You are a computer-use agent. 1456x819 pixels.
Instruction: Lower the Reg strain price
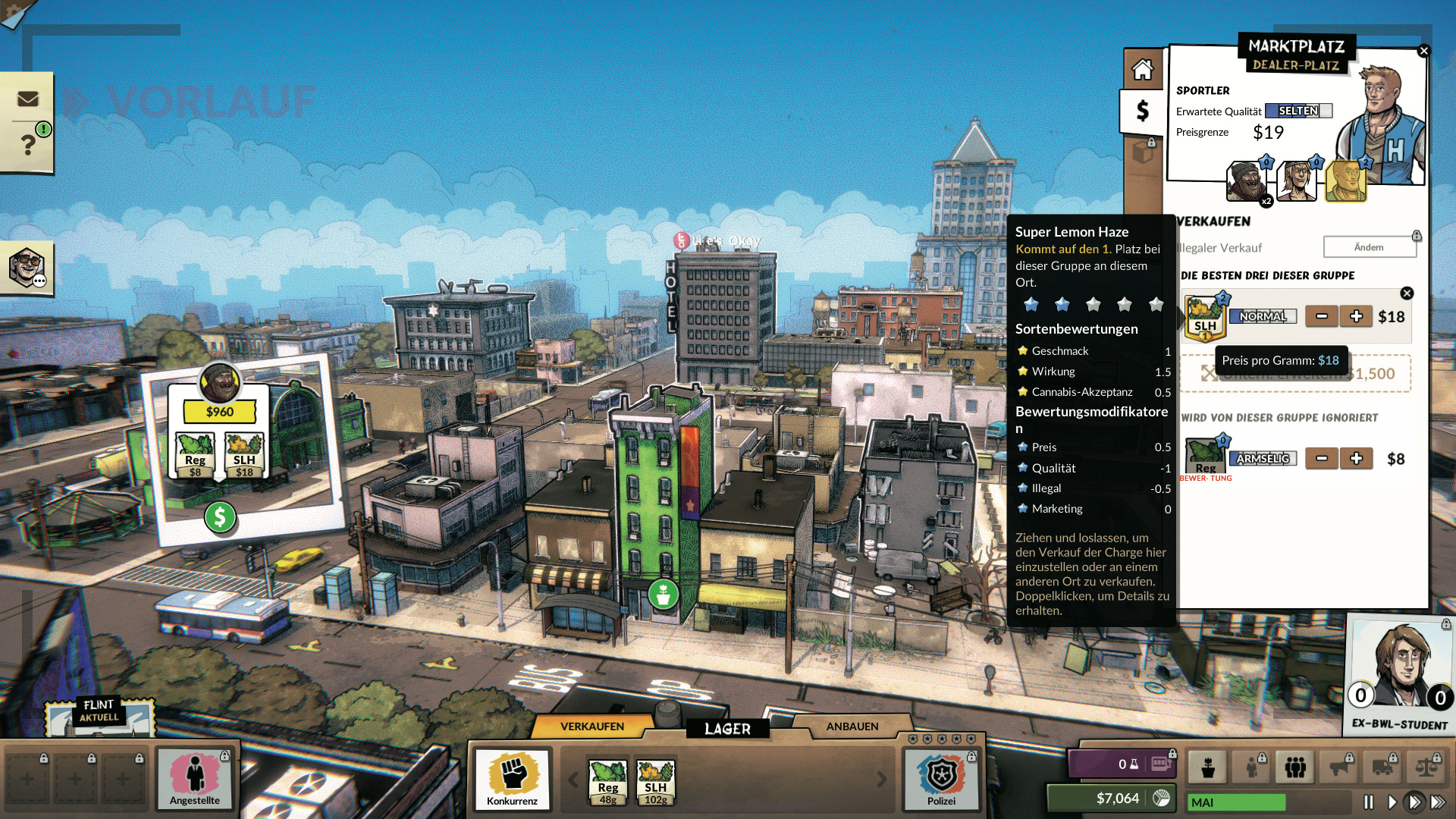(x=1322, y=458)
